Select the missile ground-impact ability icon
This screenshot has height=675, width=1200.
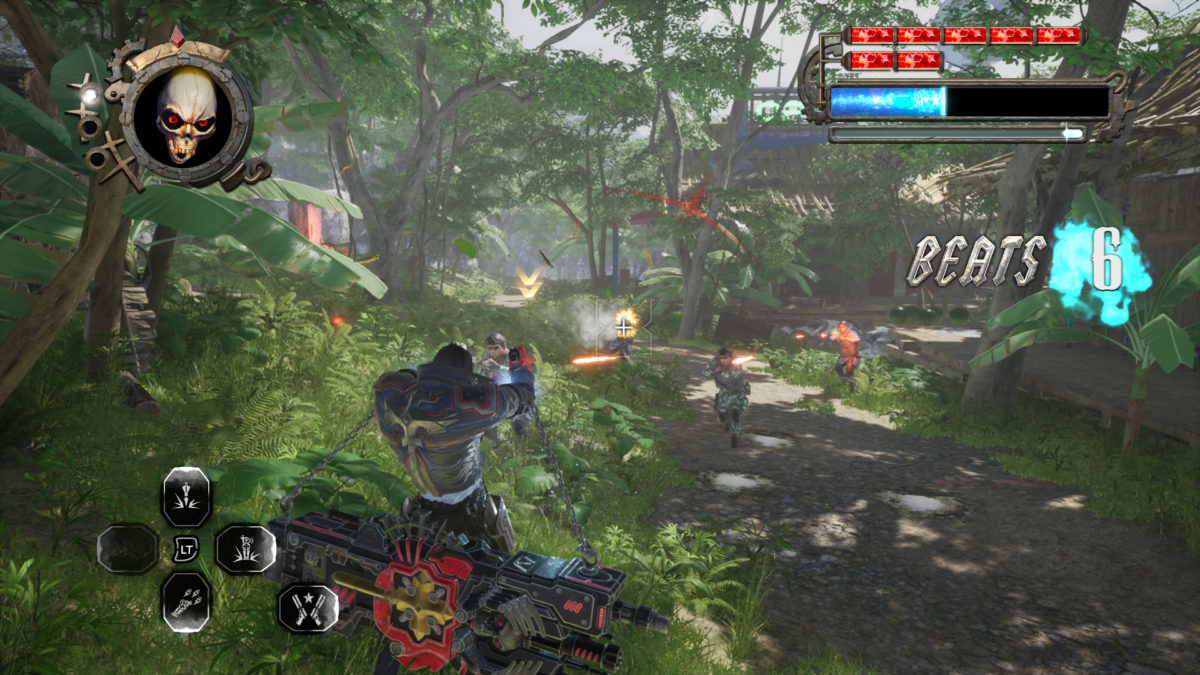[186, 497]
